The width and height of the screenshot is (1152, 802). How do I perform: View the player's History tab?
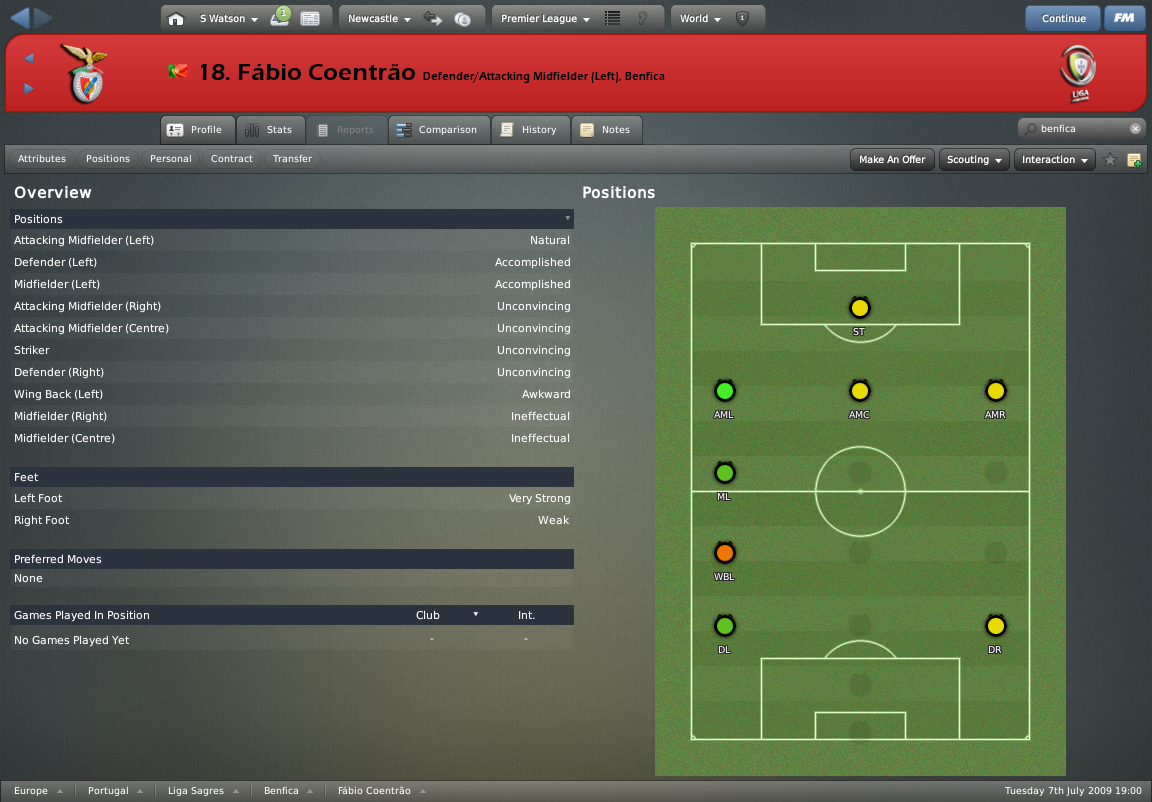[529, 130]
